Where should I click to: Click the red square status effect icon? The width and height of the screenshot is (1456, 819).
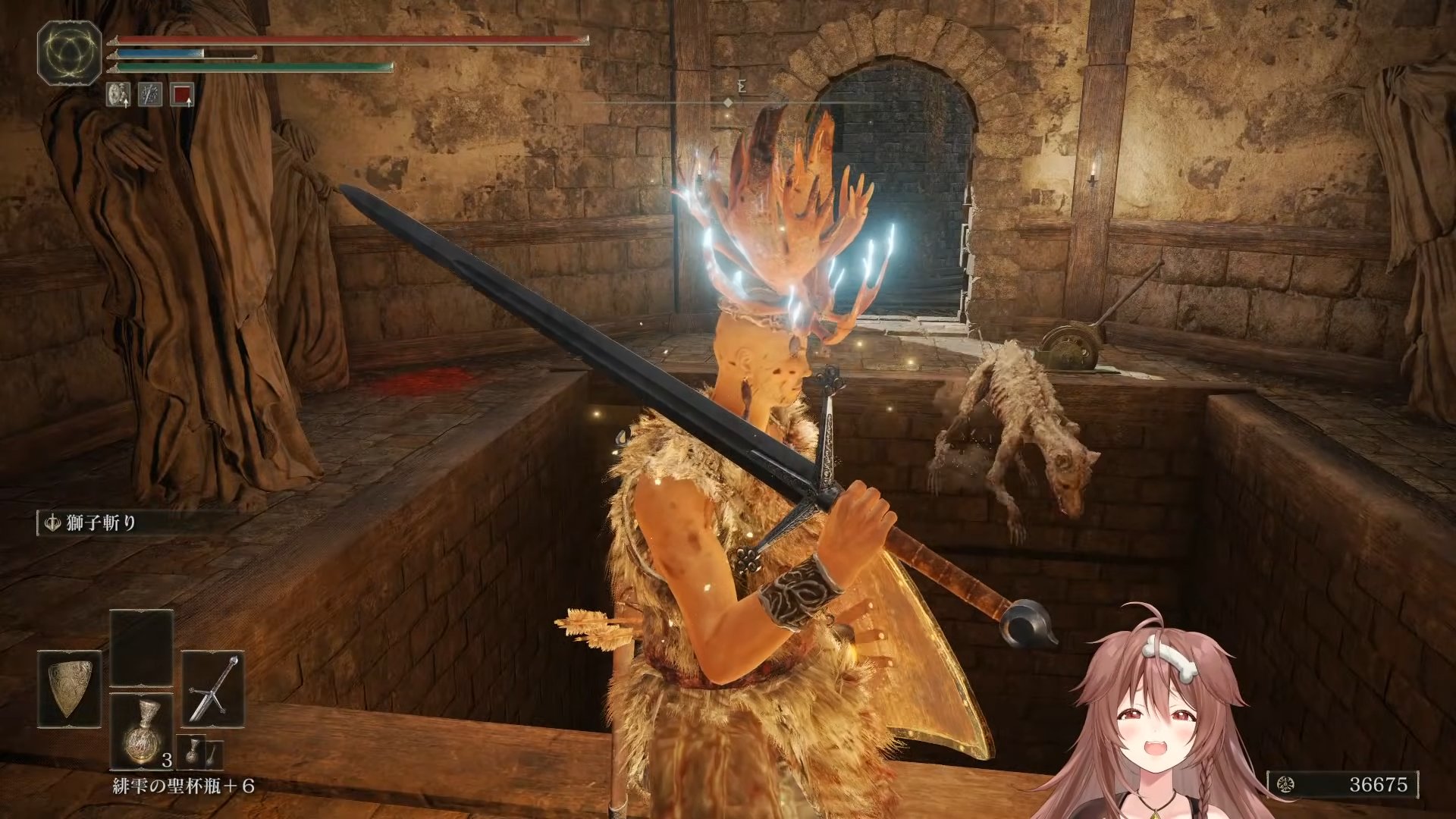click(x=182, y=94)
